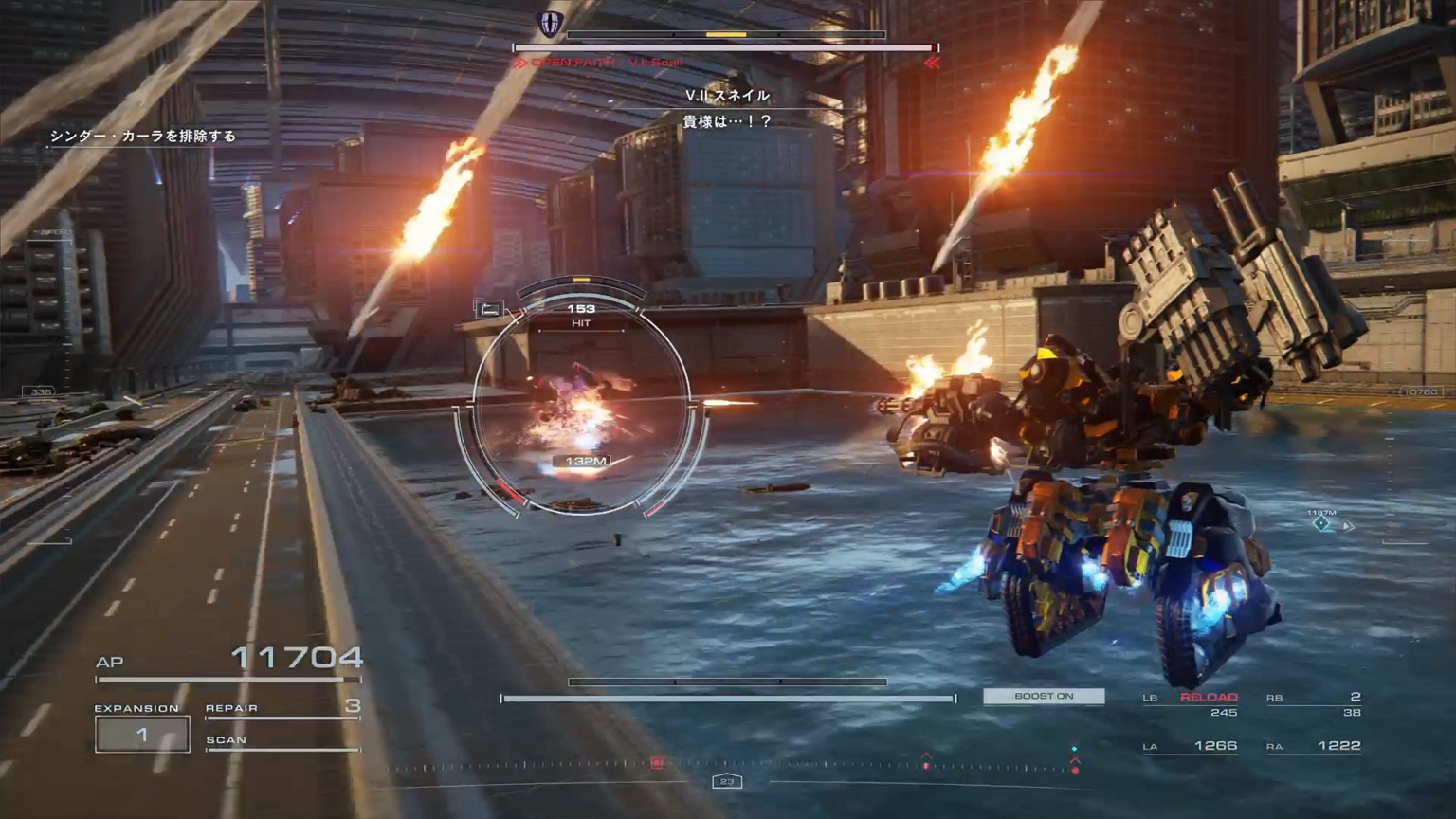The height and width of the screenshot is (819, 1456).
Task: Click the small icon beside the lock-on reticle
Action: click(x=489, y=309)
